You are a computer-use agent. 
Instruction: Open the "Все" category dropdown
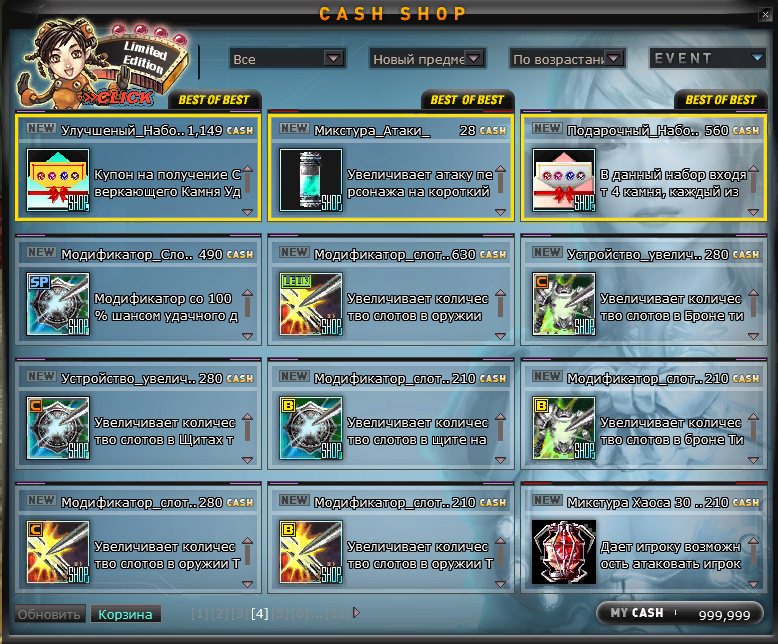287,59
